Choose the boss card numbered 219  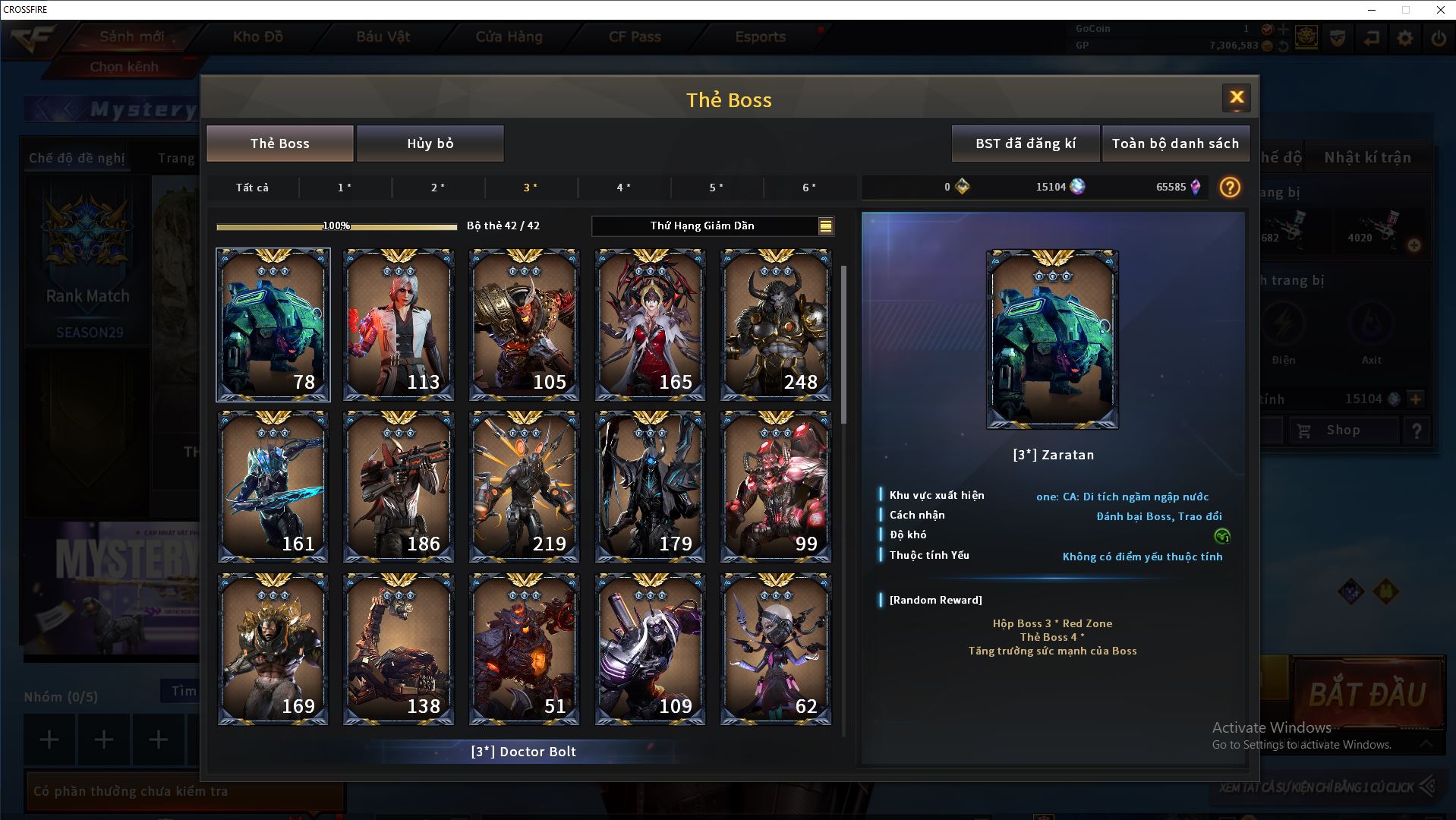click(x=524, y=487)
